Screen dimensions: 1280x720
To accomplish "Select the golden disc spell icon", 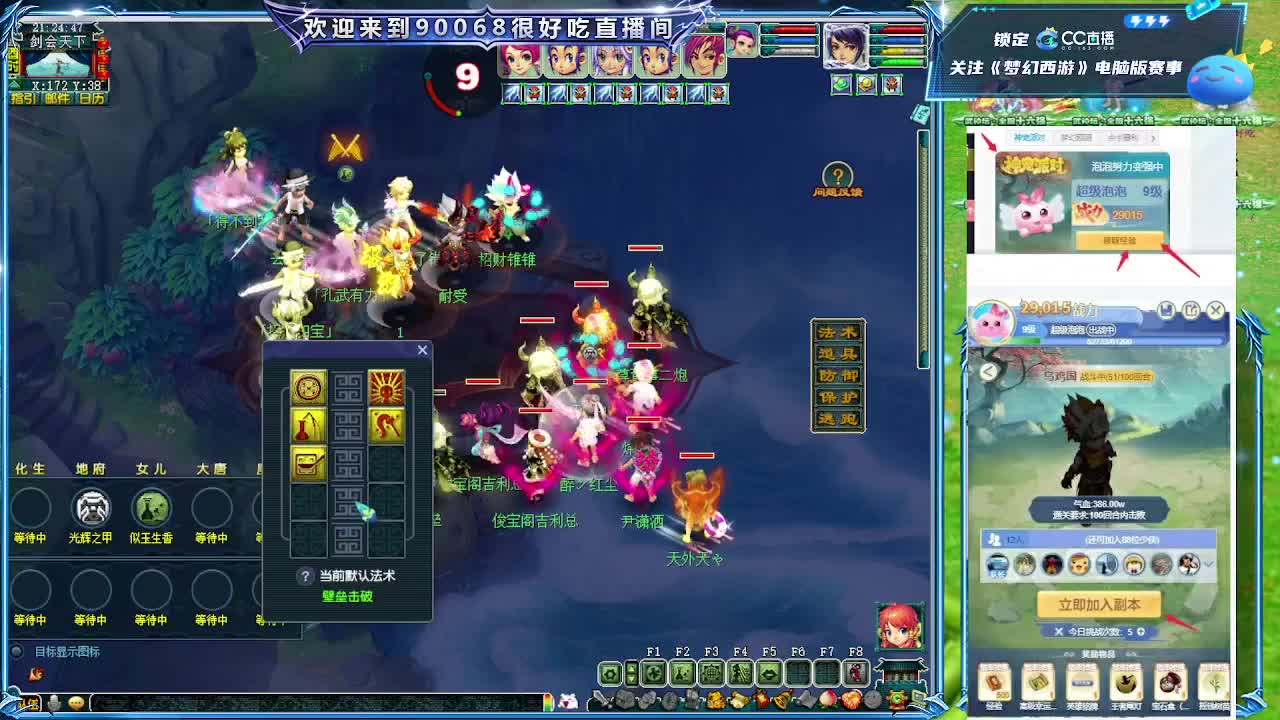I will 307,385.
